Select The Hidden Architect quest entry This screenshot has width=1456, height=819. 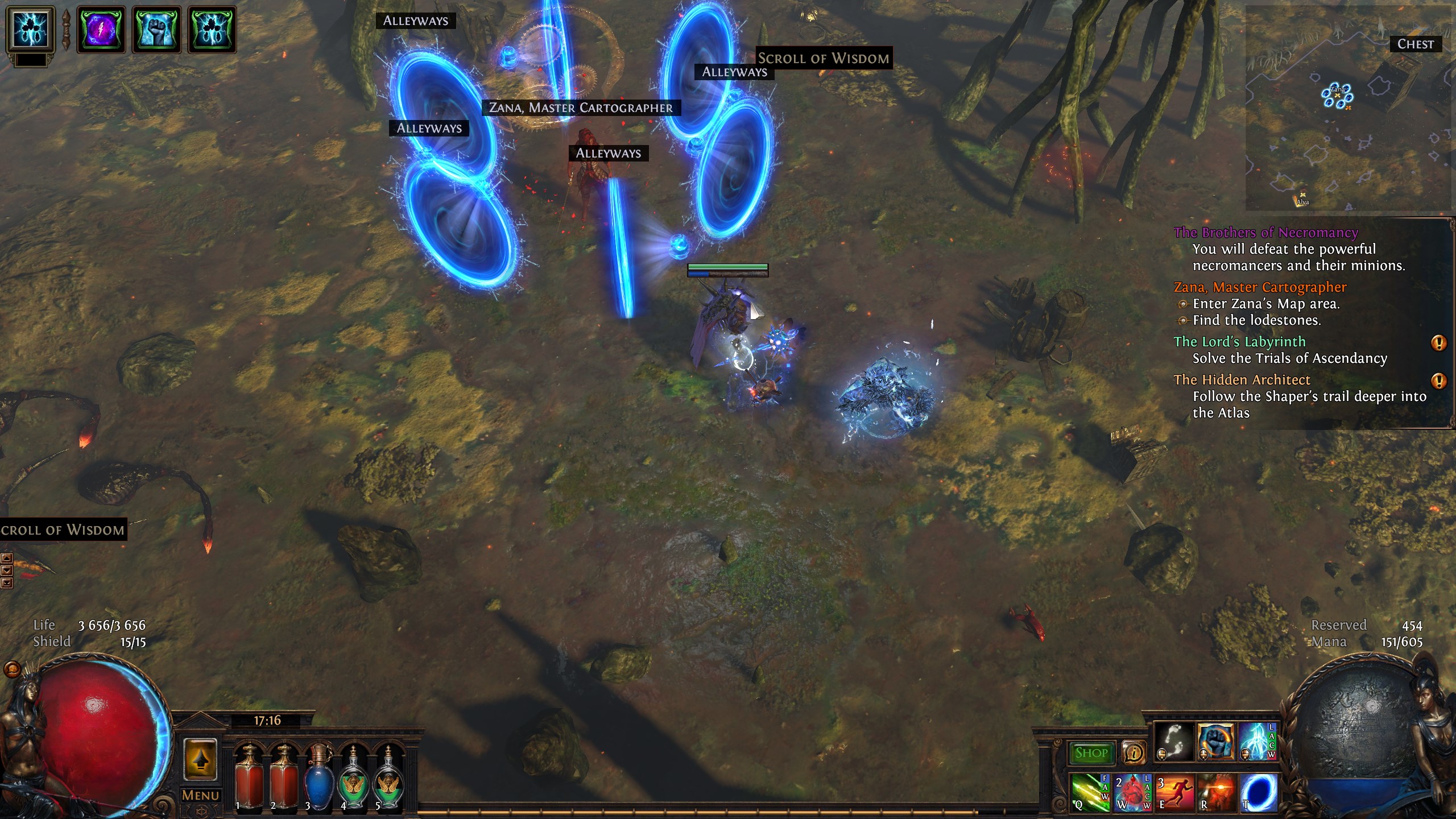1242,380
